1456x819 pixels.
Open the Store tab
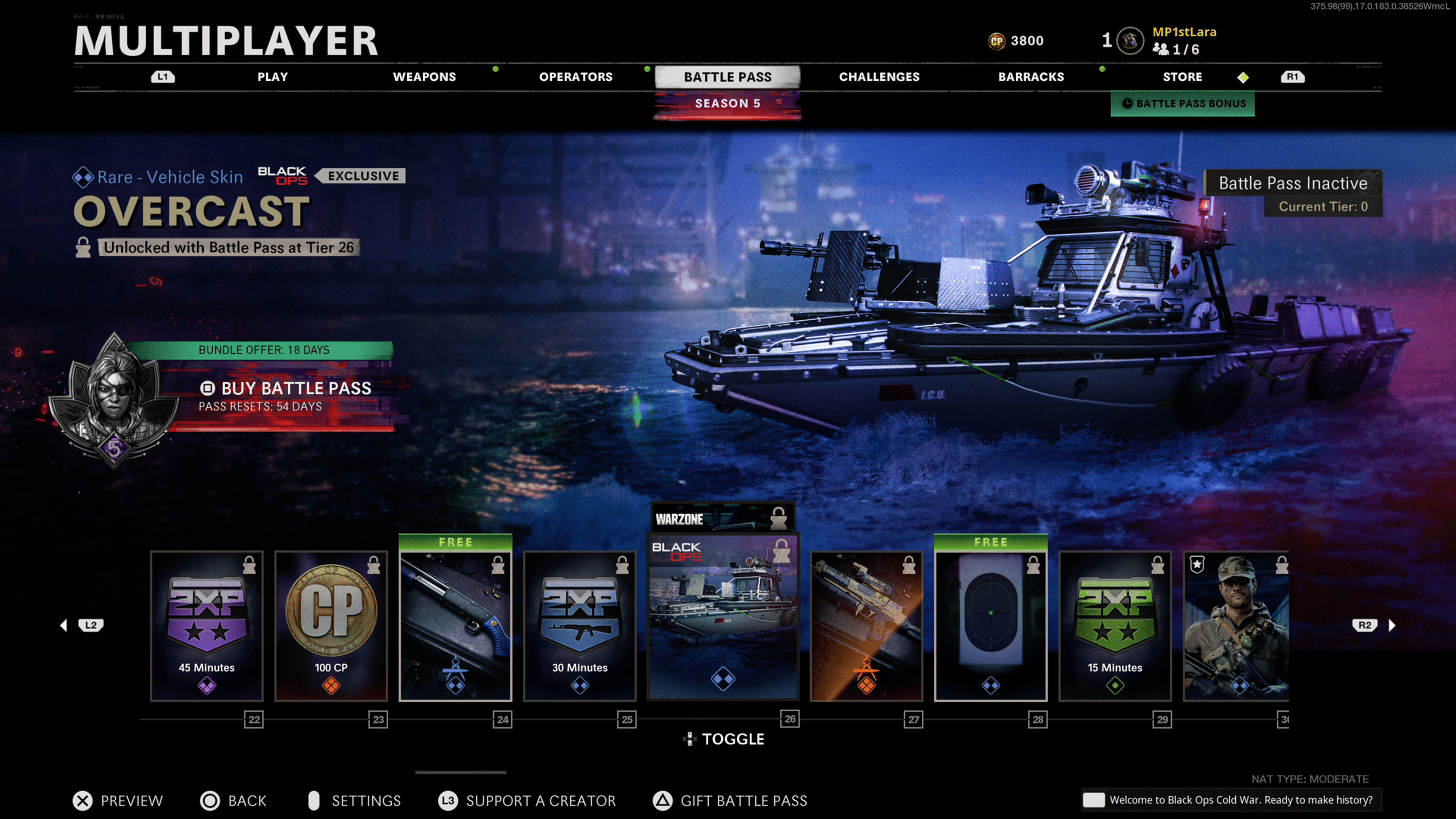point(1182,77)
